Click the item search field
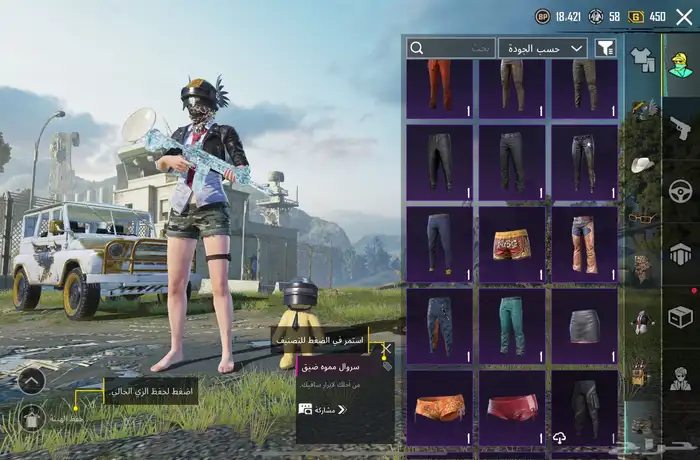Image resolution: width=700 pixels, height=460 pixels. pyautogui.click(x=452, y=48)
